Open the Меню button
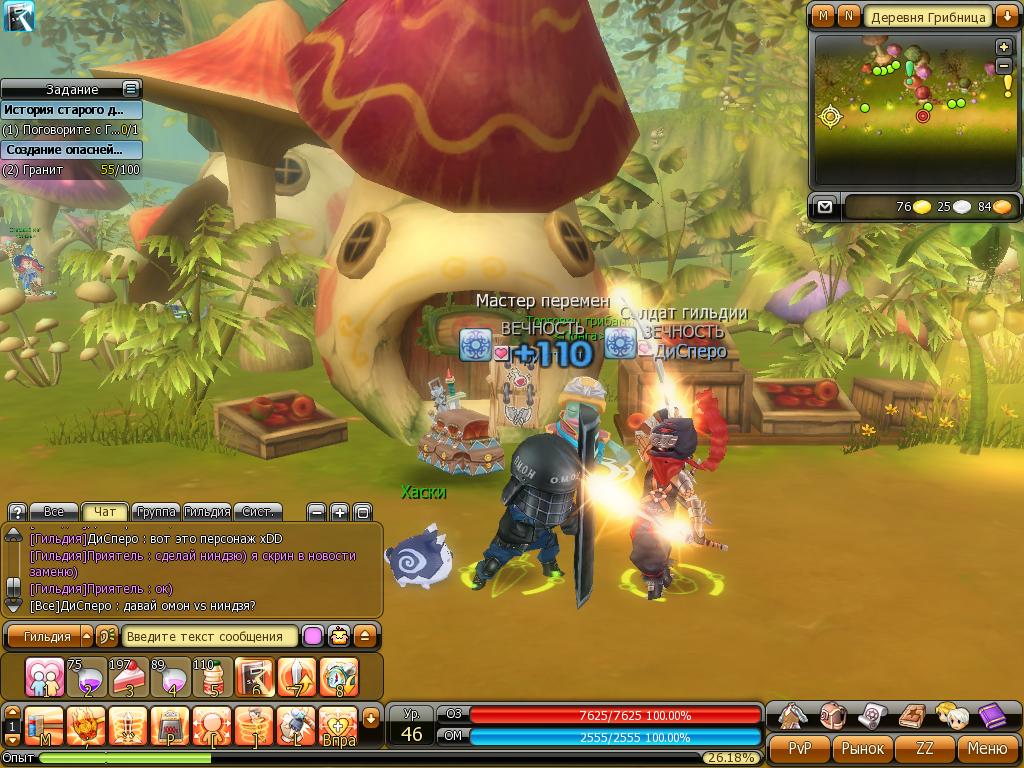The image size is (1024, 768). click(988, 748)
